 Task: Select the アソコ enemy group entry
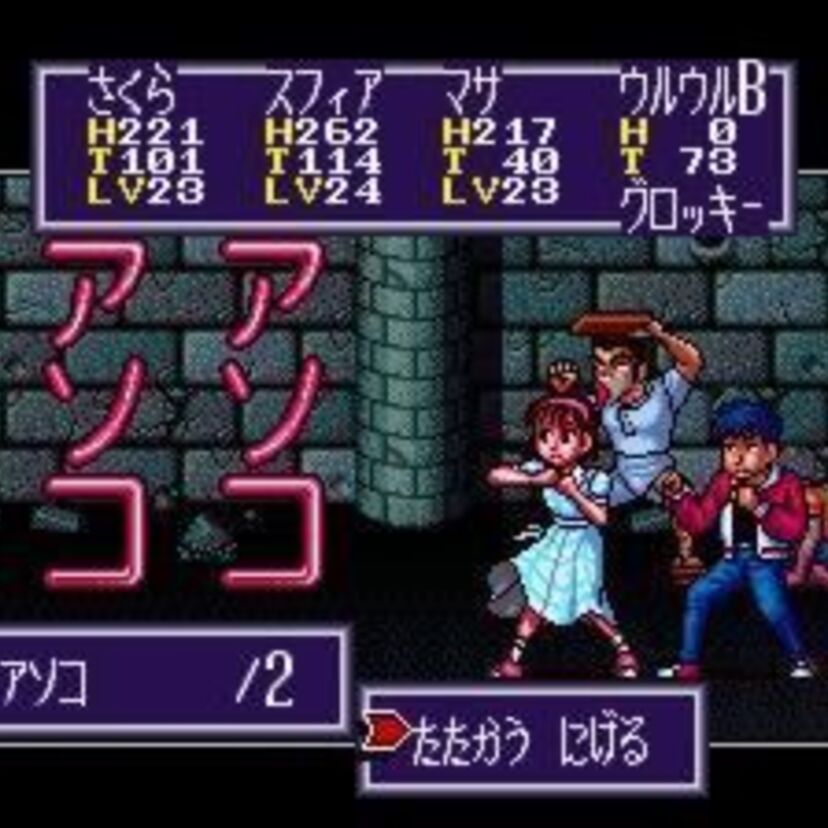point(45,682)
